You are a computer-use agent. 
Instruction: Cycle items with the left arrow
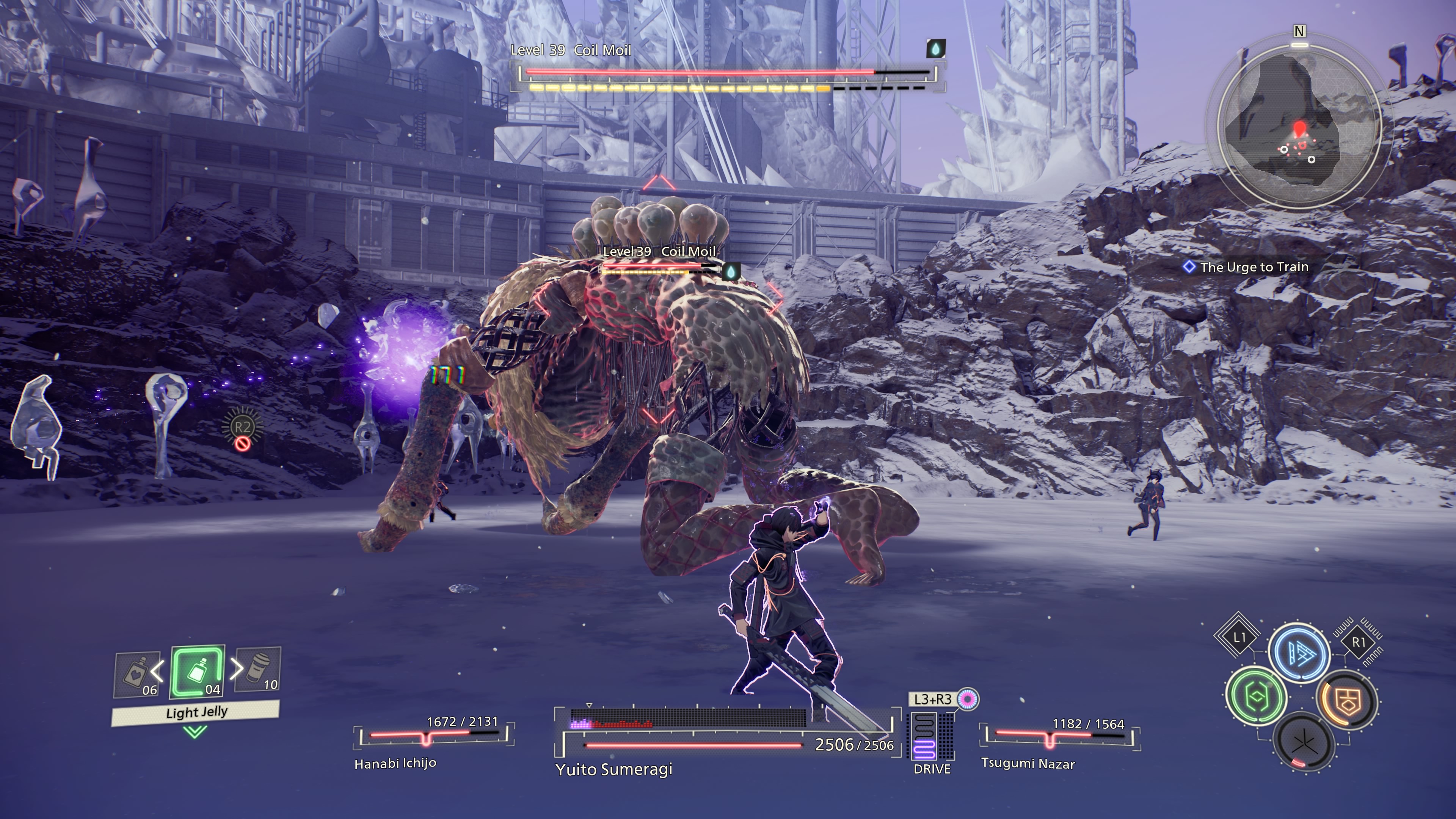coord(158,670)
